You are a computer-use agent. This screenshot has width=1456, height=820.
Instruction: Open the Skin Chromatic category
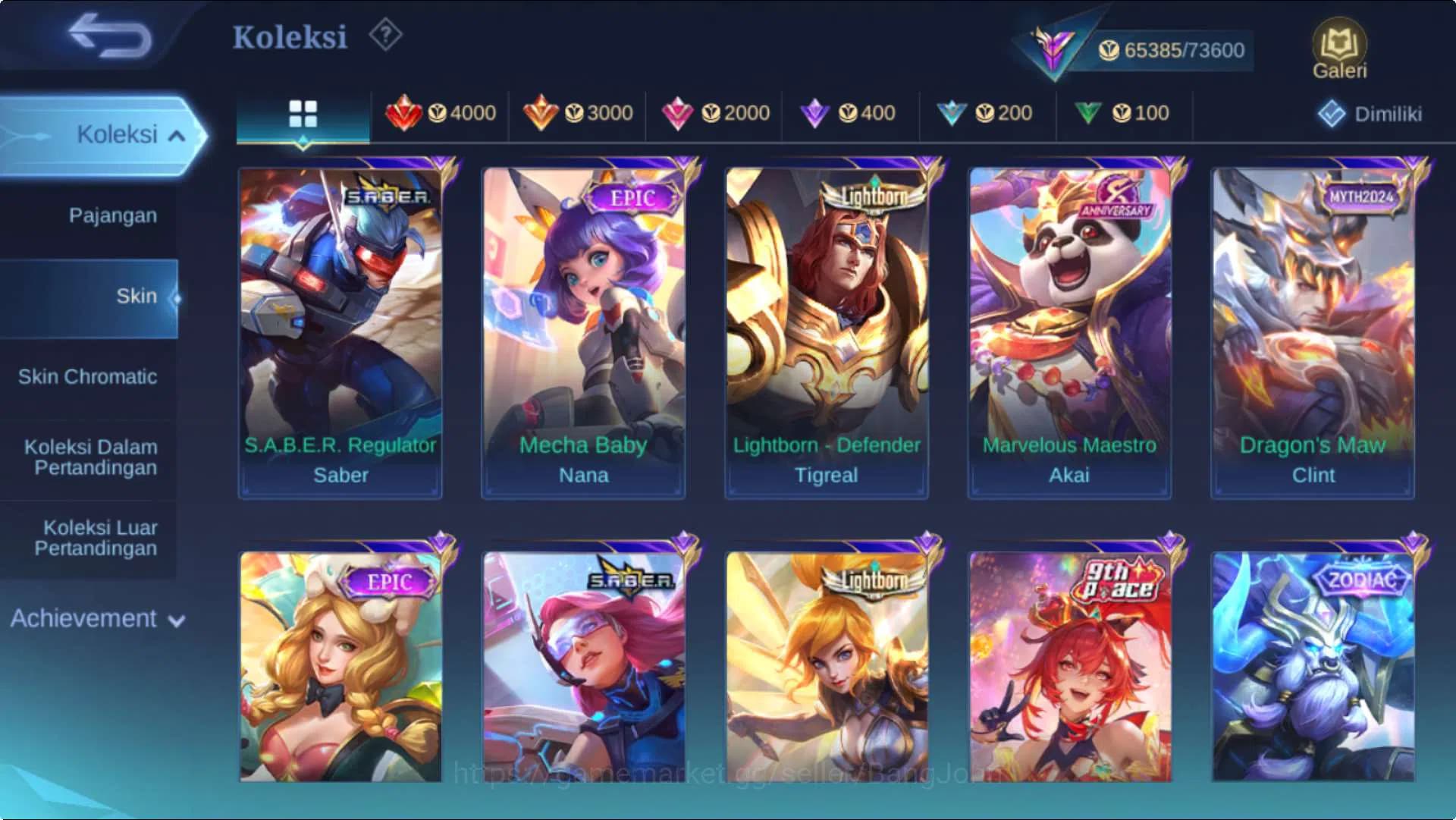[x=89, y=376]
